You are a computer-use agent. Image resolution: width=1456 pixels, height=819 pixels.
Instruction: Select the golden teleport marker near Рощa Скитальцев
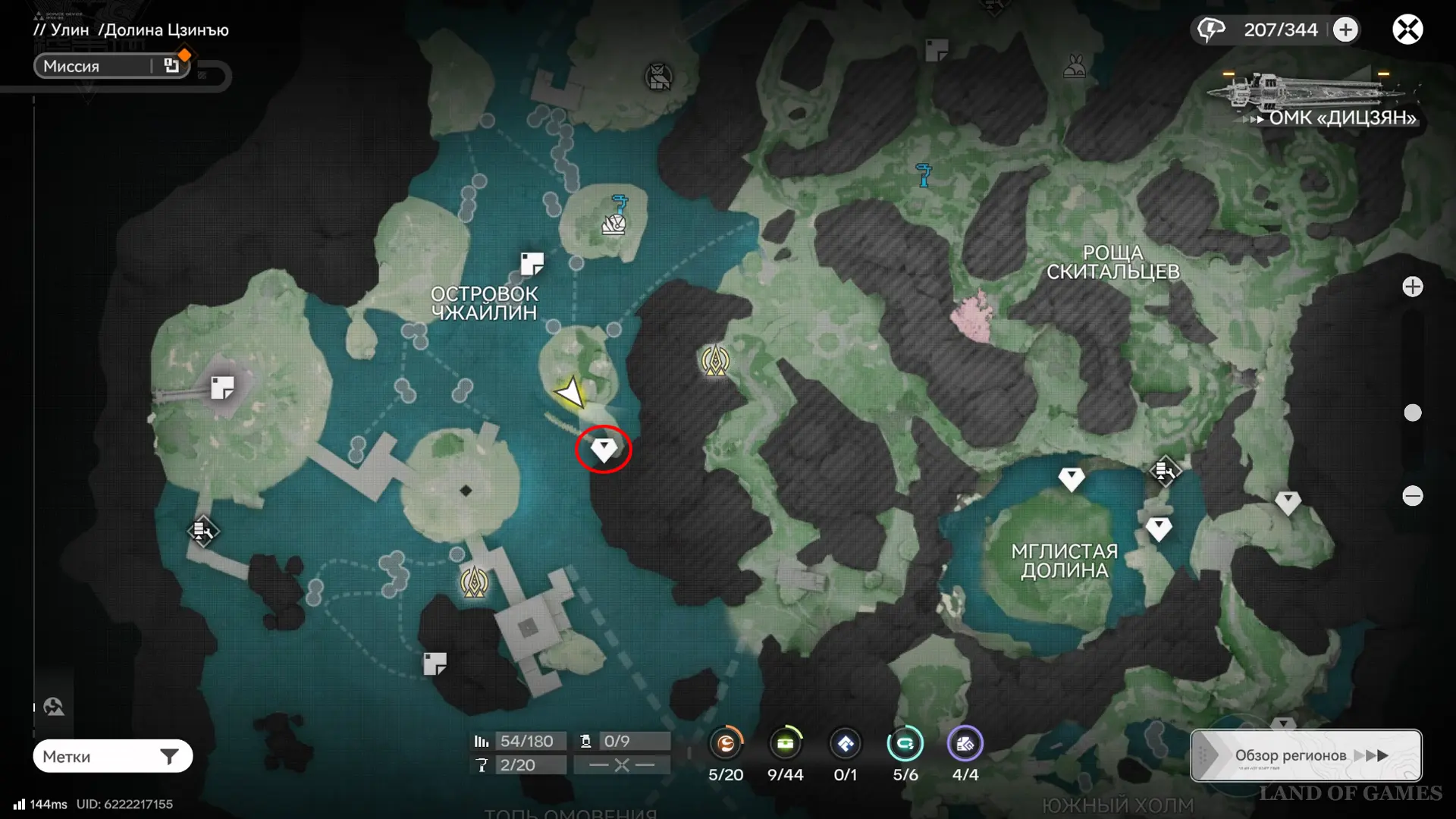pos(715,361)
